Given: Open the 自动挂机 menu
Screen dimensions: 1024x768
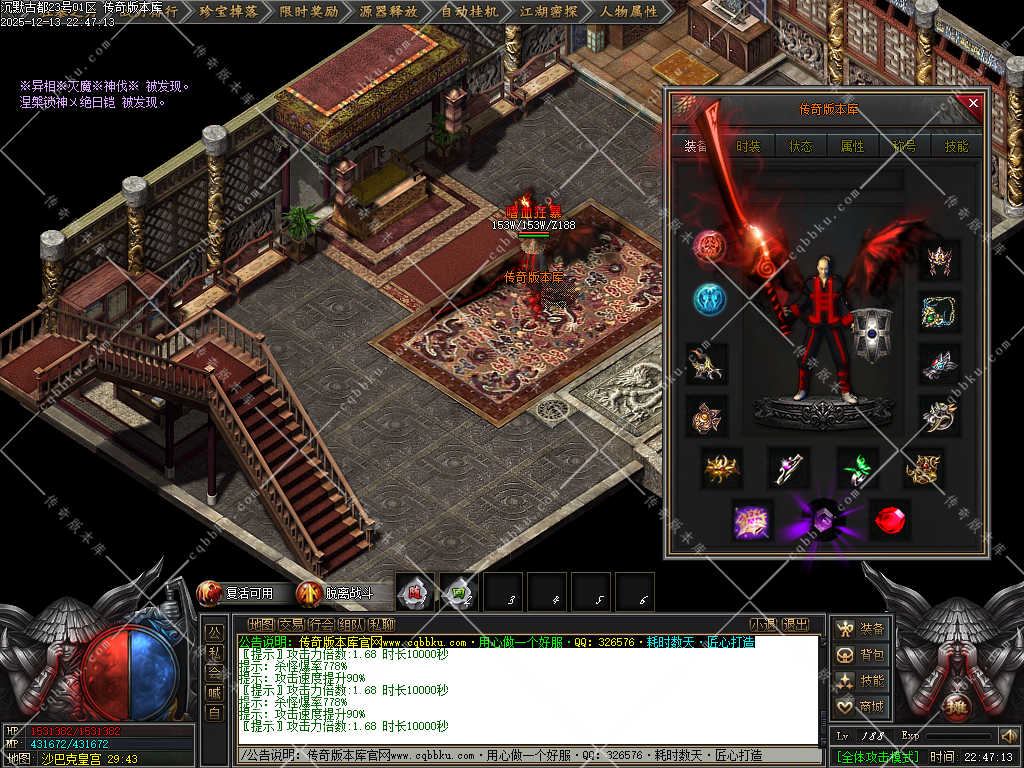Looking at the screenshot, I should click(x=469, y=12).
